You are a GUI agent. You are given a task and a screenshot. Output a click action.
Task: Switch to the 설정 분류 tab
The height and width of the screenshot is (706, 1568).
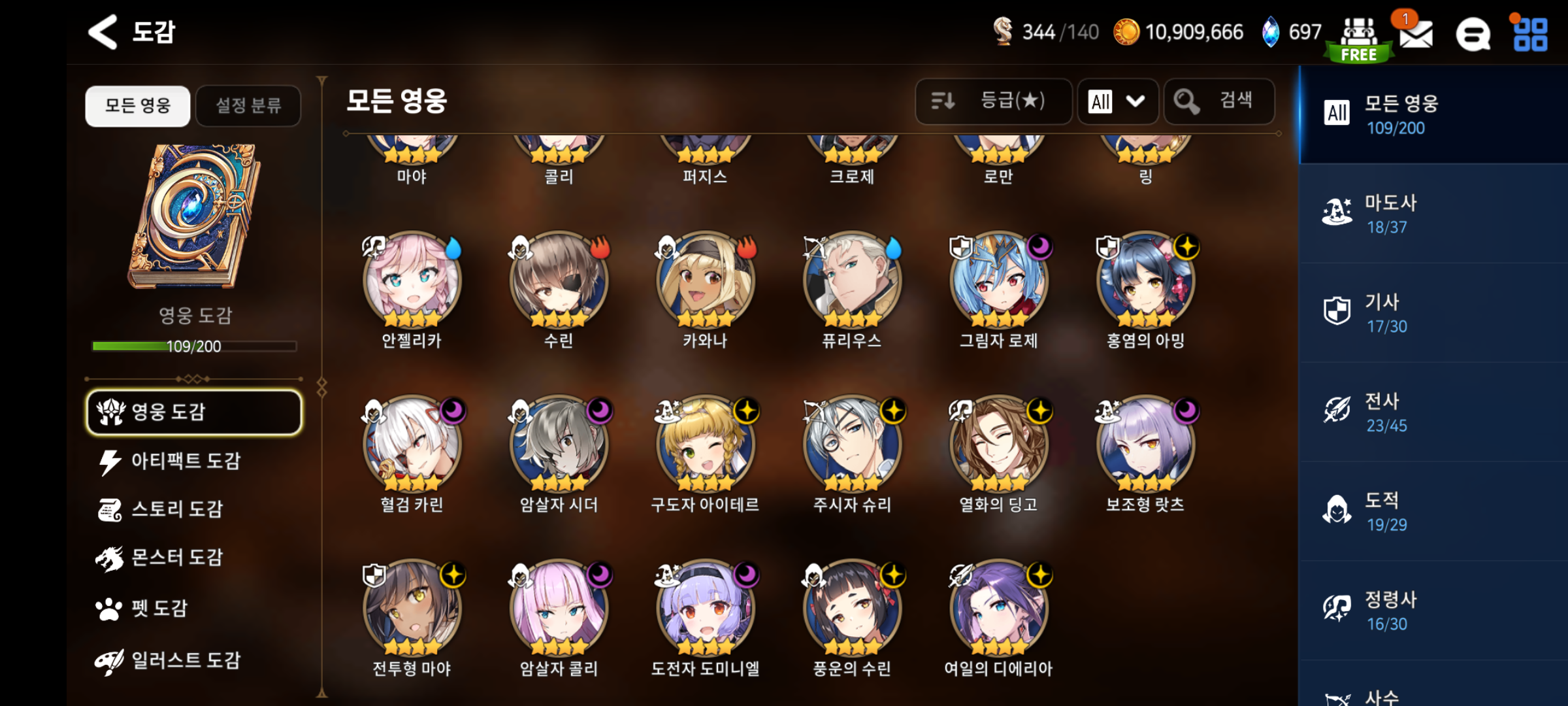click(x=248, y=106)
